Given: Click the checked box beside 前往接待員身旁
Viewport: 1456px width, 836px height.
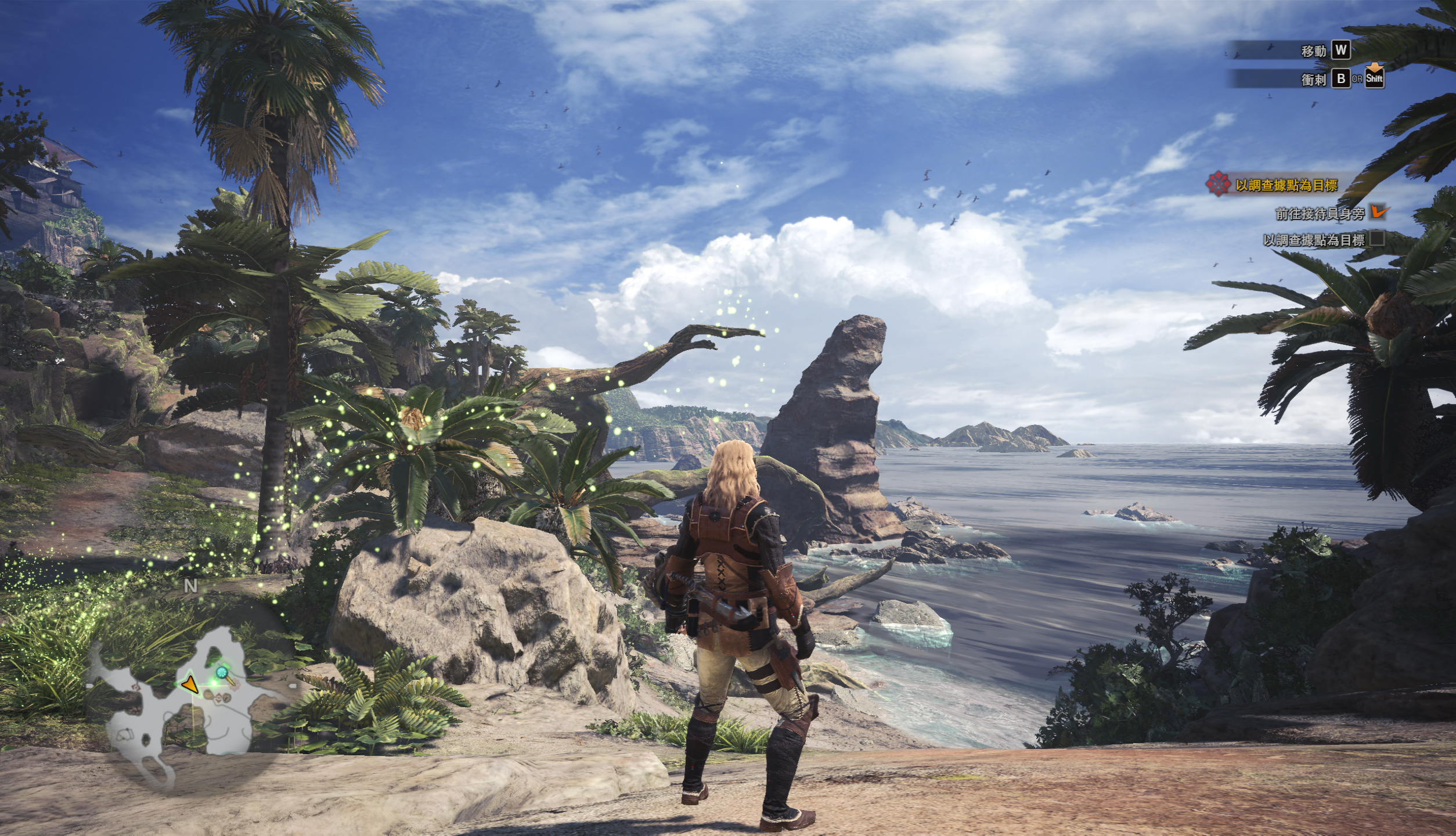Looking at the screenshot, I should tap(1378, 212).
